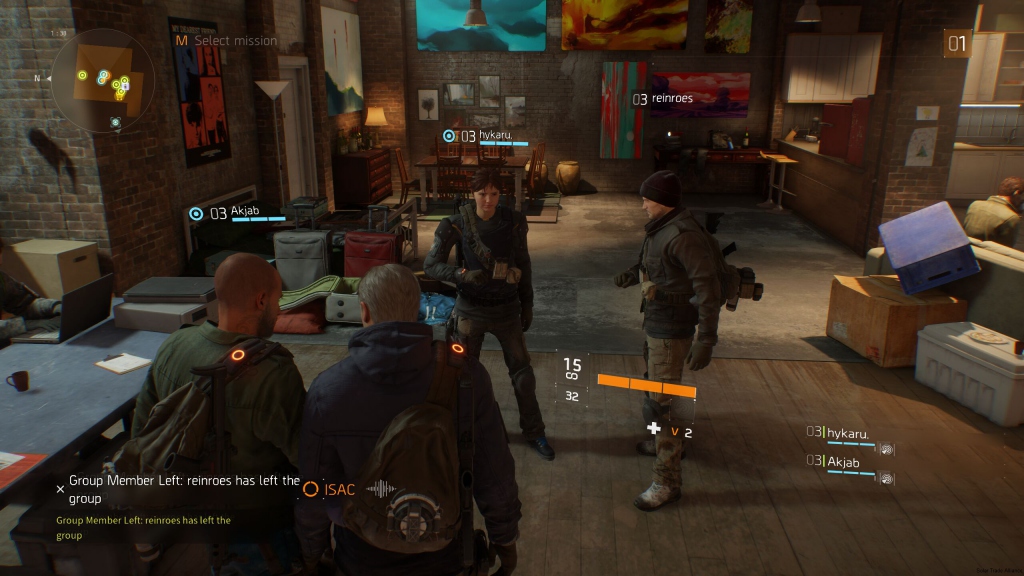Click the 01 level badge
Viewport: 1024px width, 576px height.
957,43
